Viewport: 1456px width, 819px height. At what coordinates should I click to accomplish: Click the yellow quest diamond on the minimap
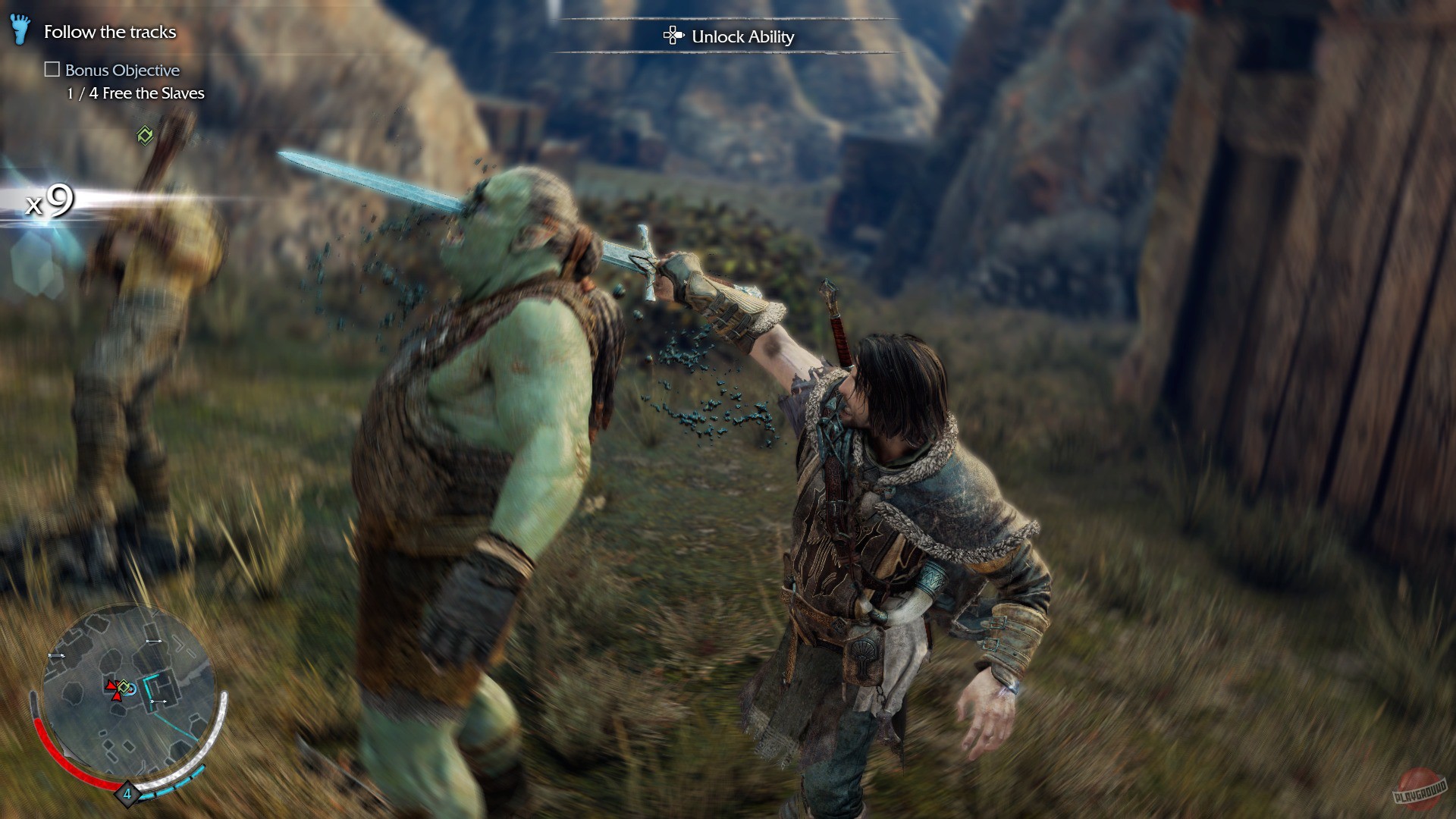point(124,686)
